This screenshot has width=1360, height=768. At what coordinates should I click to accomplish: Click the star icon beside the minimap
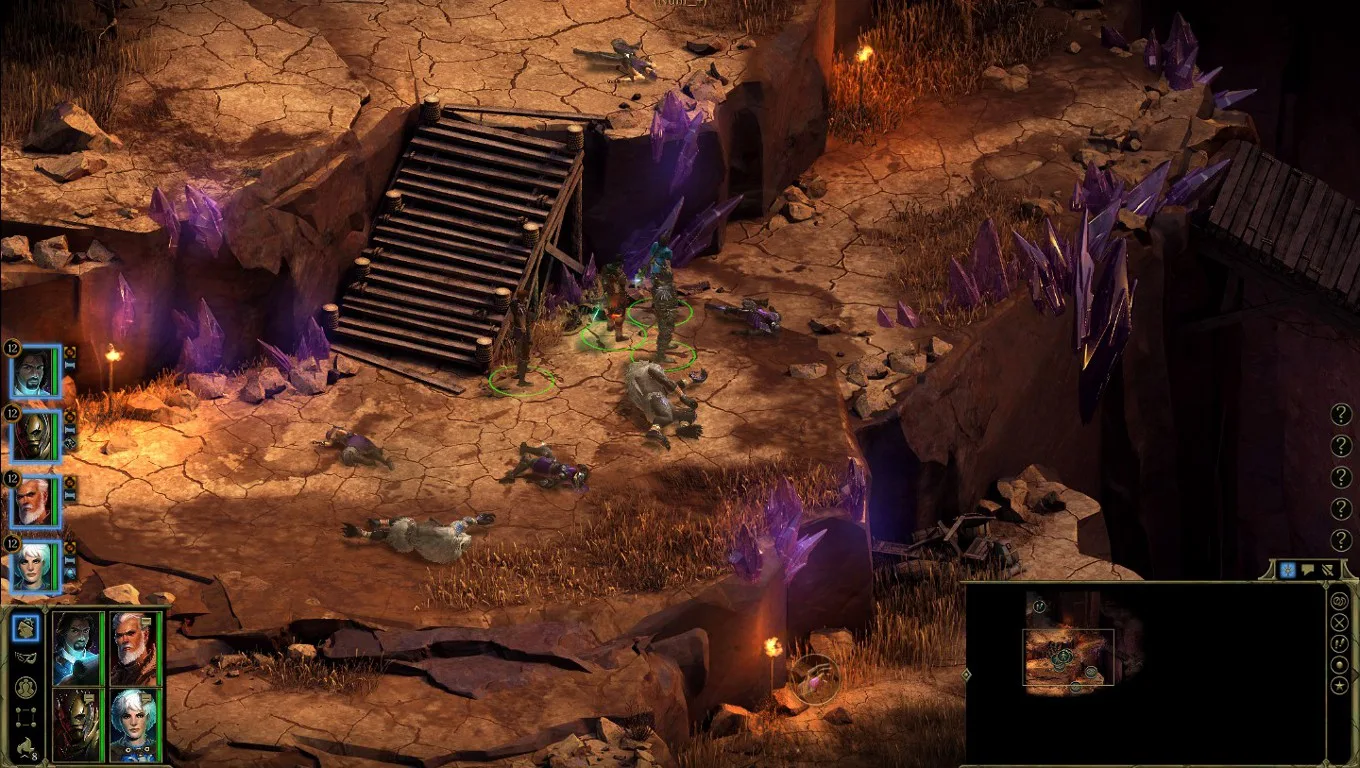pyautogui.click(x=1340, y=685)
